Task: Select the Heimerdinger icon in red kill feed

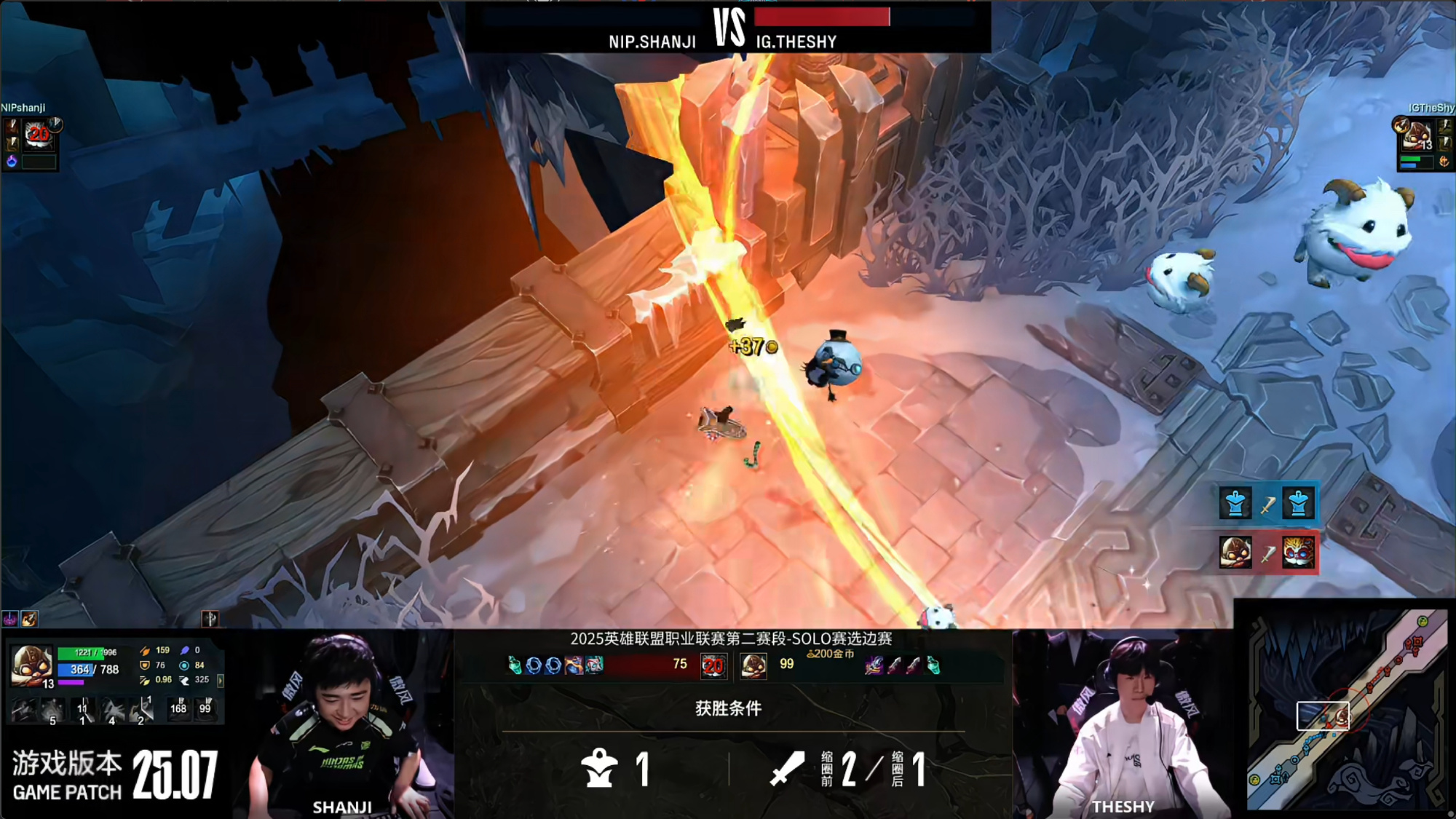Action: (1298, 553)
